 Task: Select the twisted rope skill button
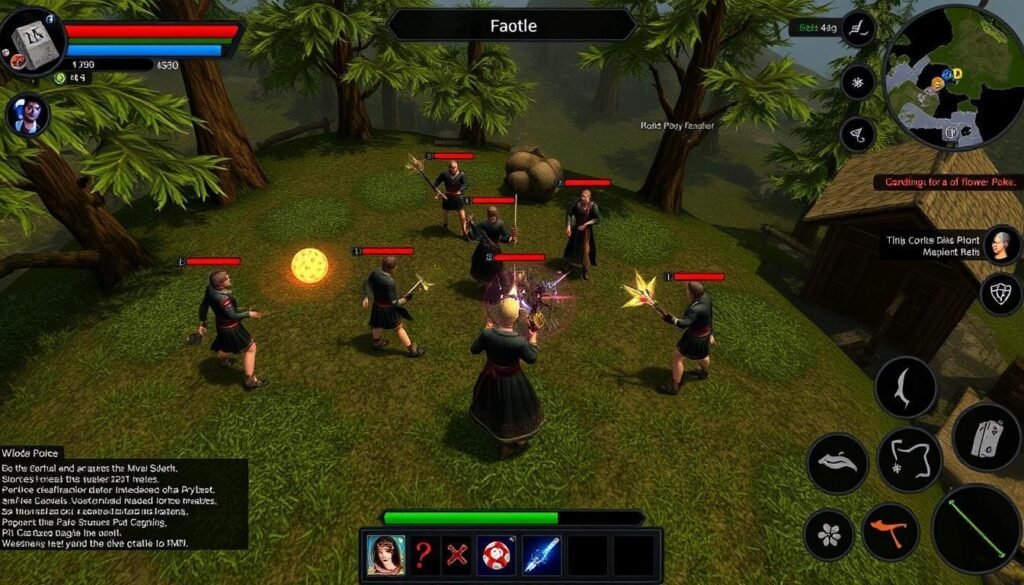pos(909,459)
